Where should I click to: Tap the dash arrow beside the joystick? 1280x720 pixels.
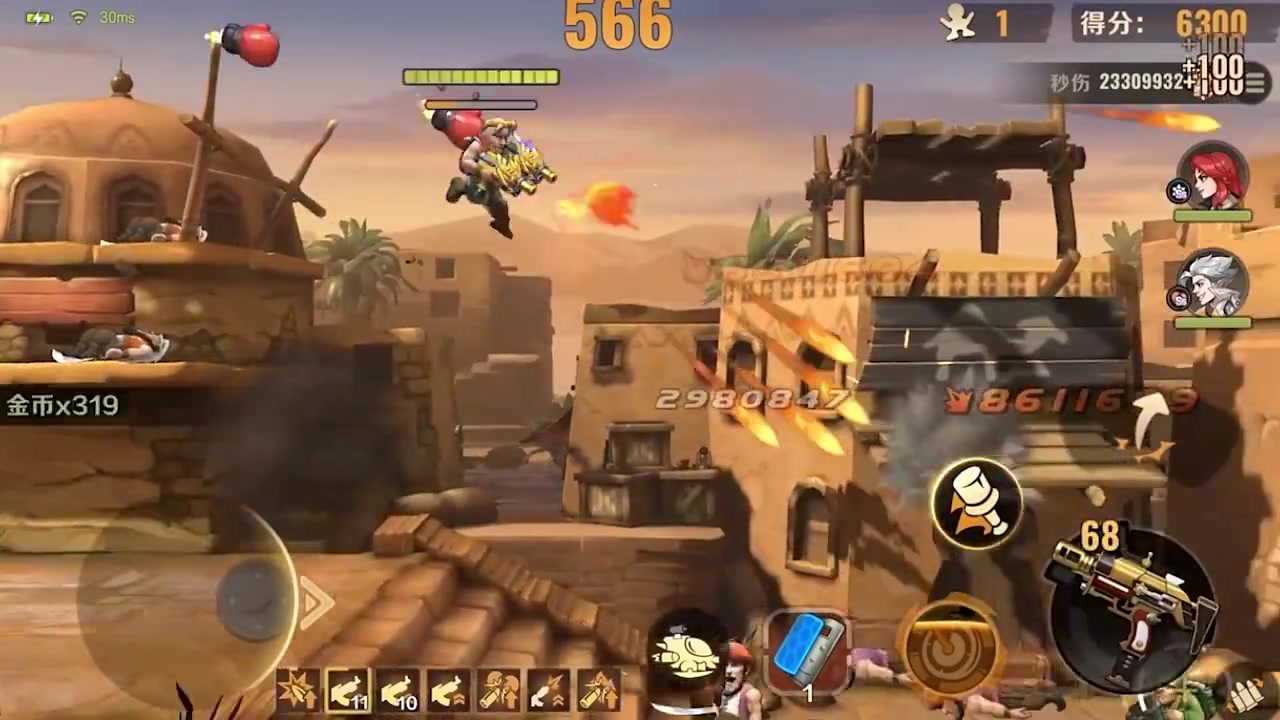tap(317, 603)
